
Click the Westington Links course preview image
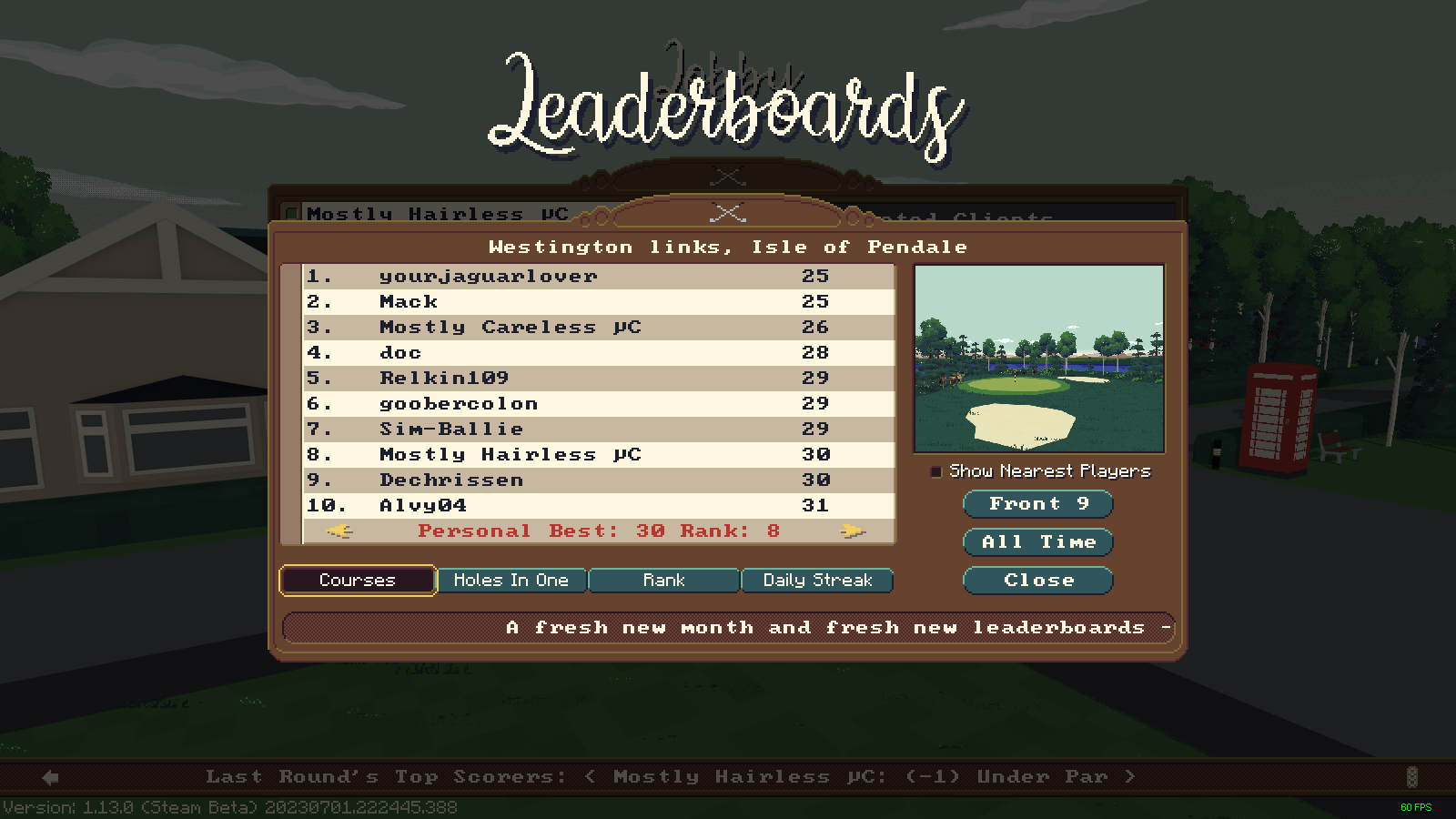coord(1038,359)
